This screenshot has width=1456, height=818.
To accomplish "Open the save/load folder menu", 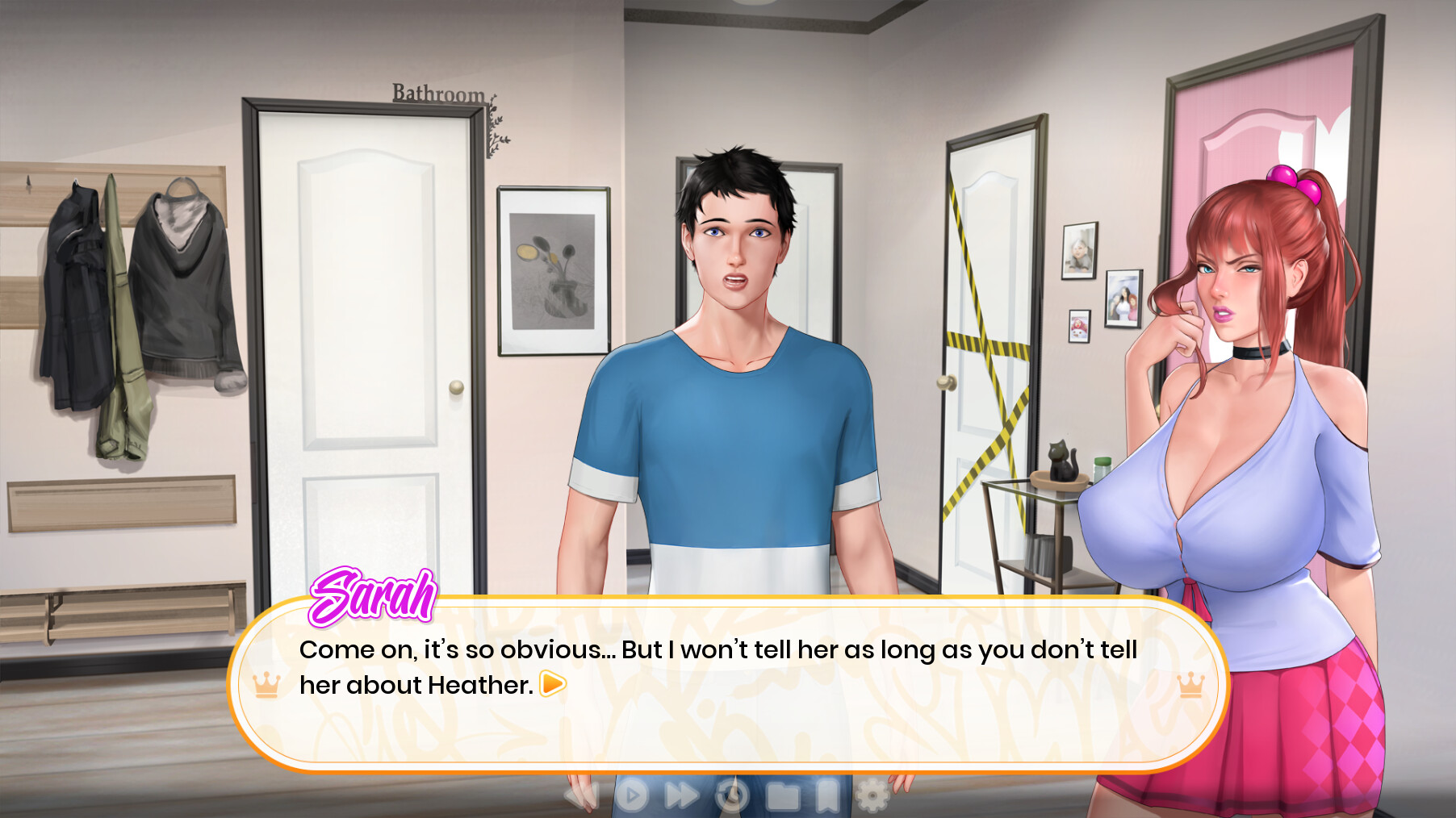I will click(781, 795).
